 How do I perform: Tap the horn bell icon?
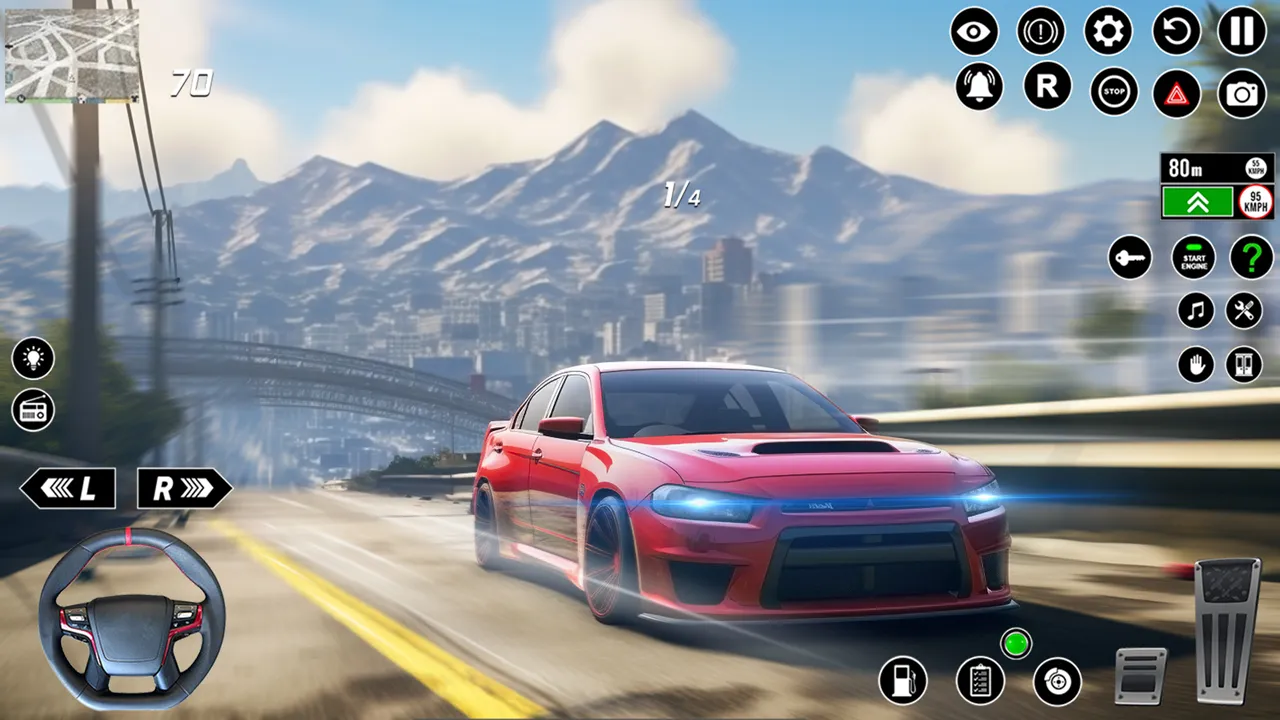980,90
